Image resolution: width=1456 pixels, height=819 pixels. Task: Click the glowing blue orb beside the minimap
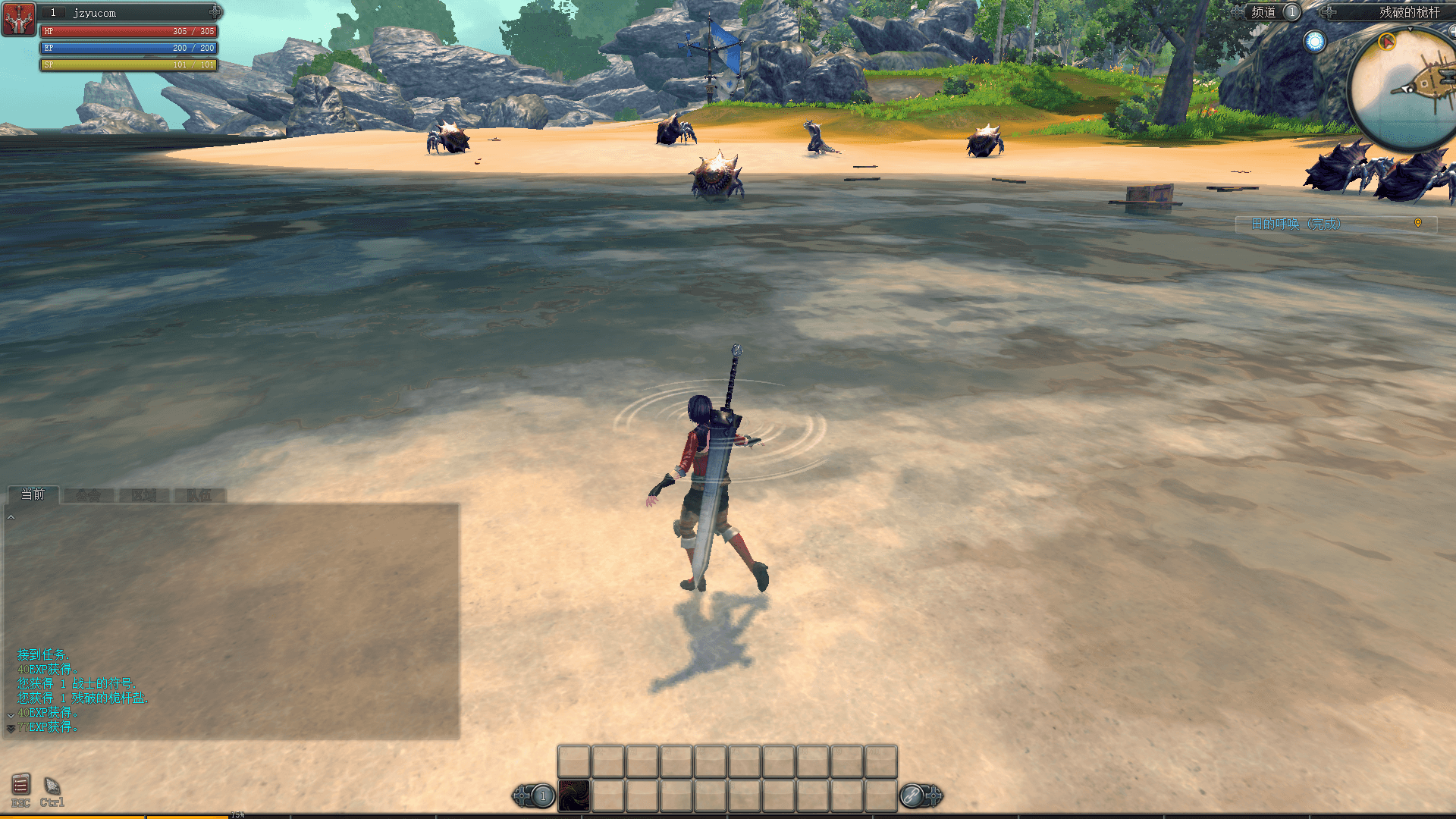[x=1314, y=41]
